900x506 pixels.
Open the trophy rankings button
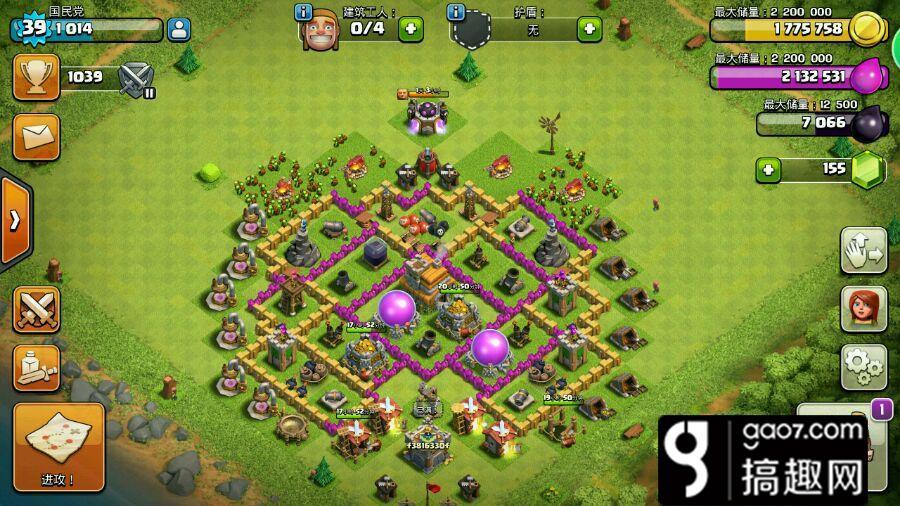click(x=36, y=76)
